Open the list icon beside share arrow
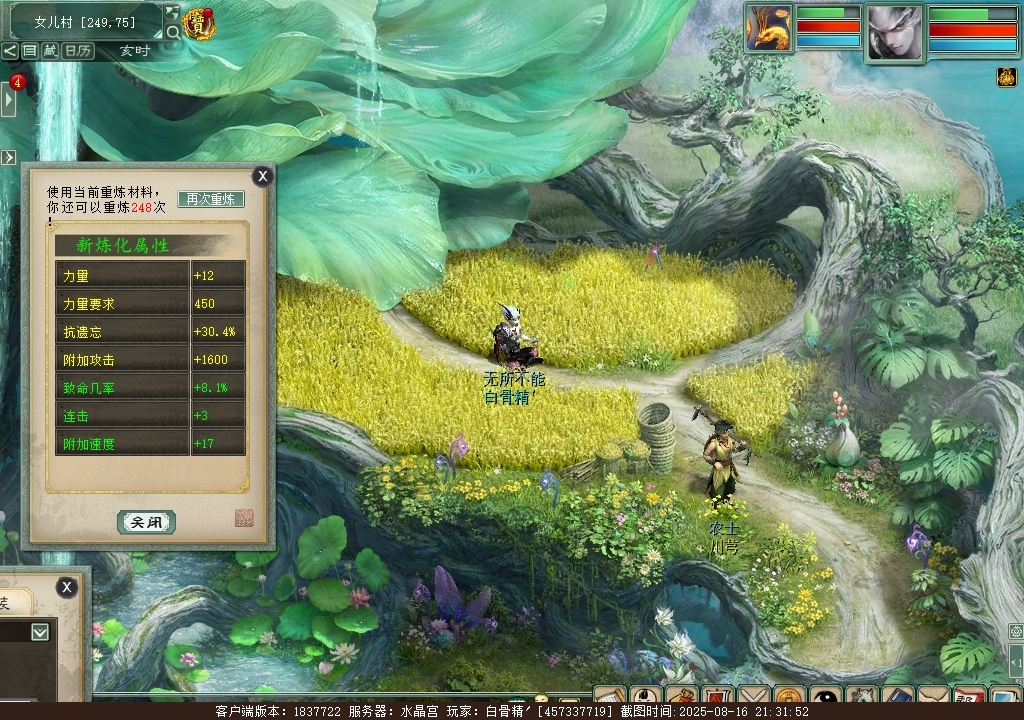1024x720 pixels. point(30,51)
